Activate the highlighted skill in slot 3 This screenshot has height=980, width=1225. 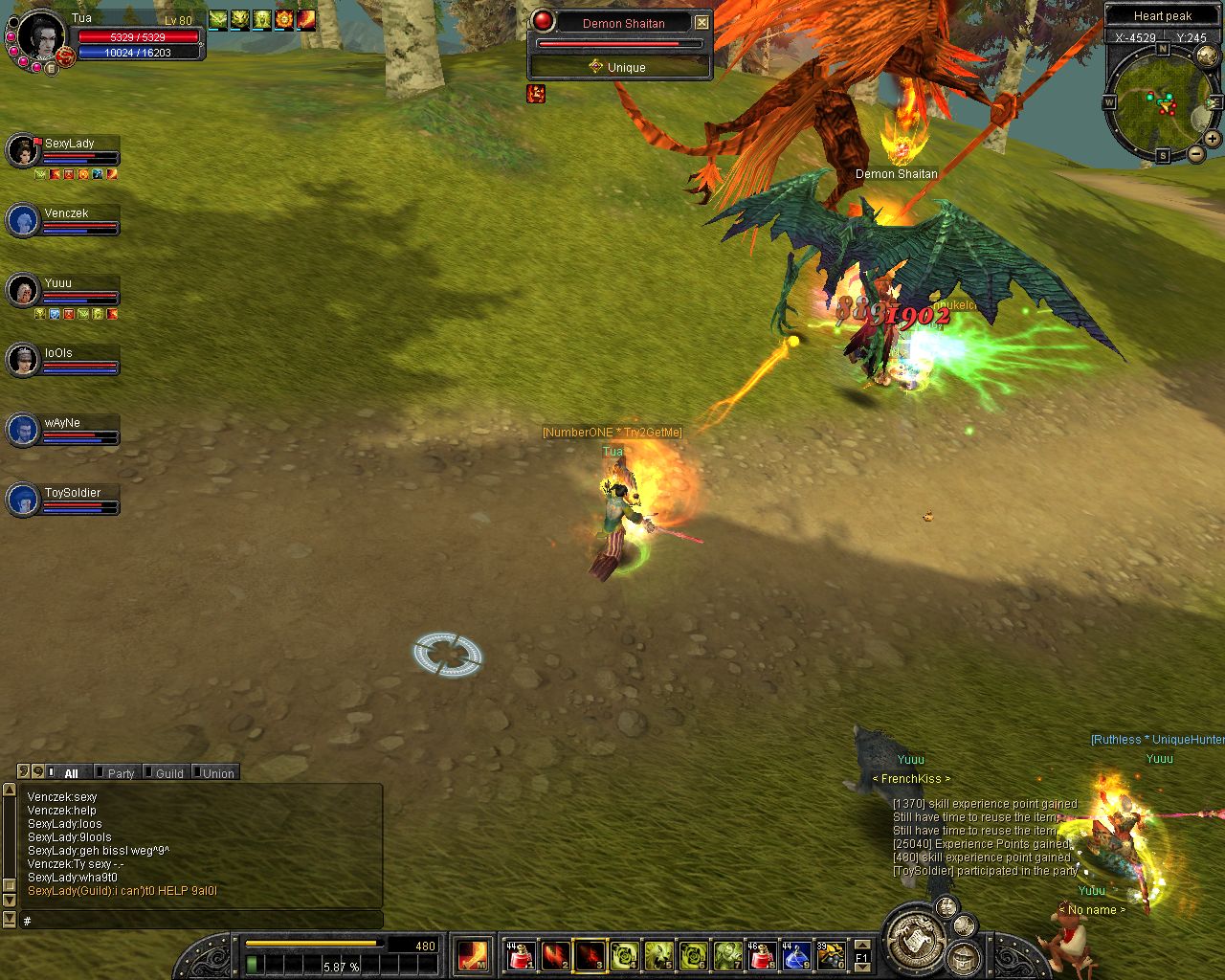click(590, 955)
